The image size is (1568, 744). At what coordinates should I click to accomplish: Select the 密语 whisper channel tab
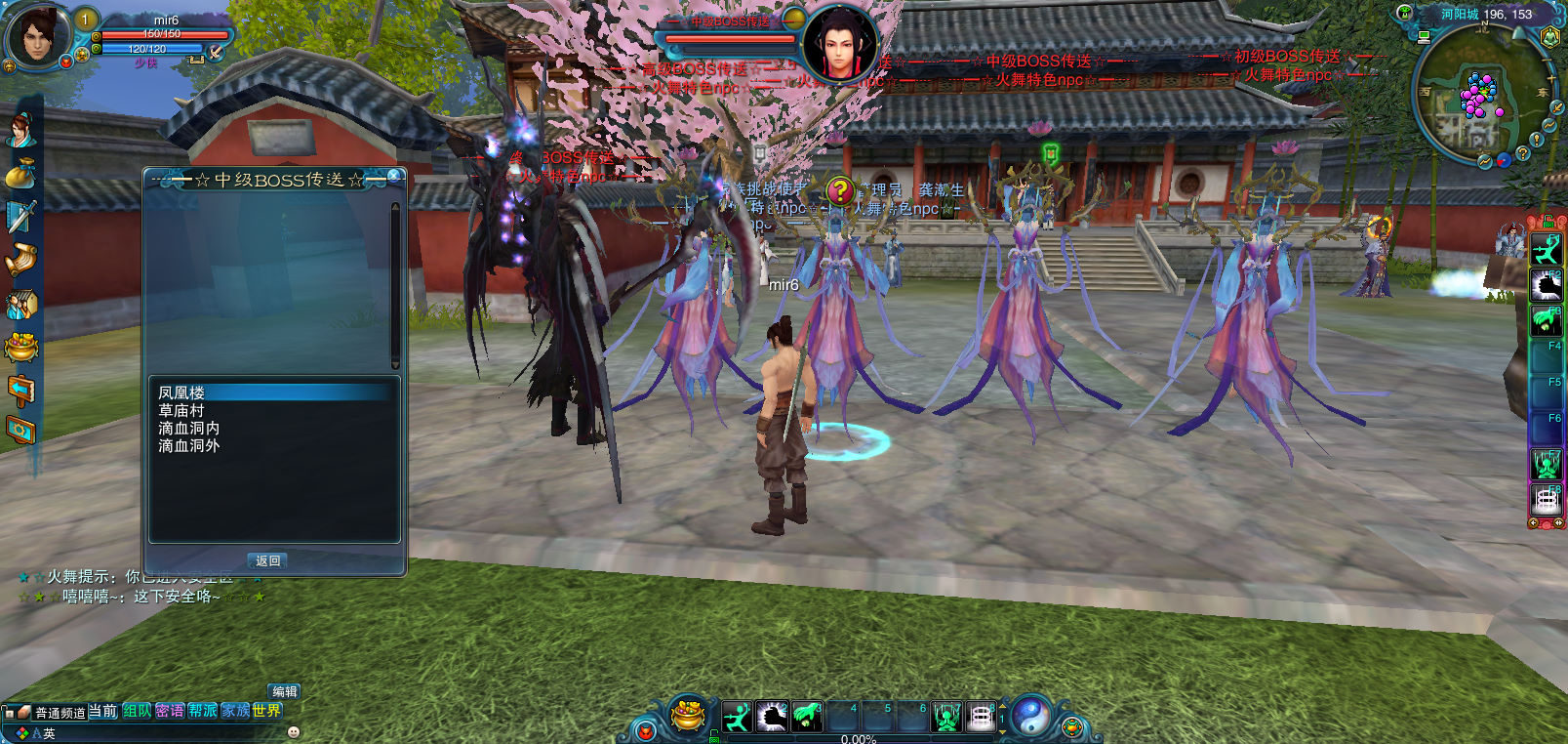(169, 711)
